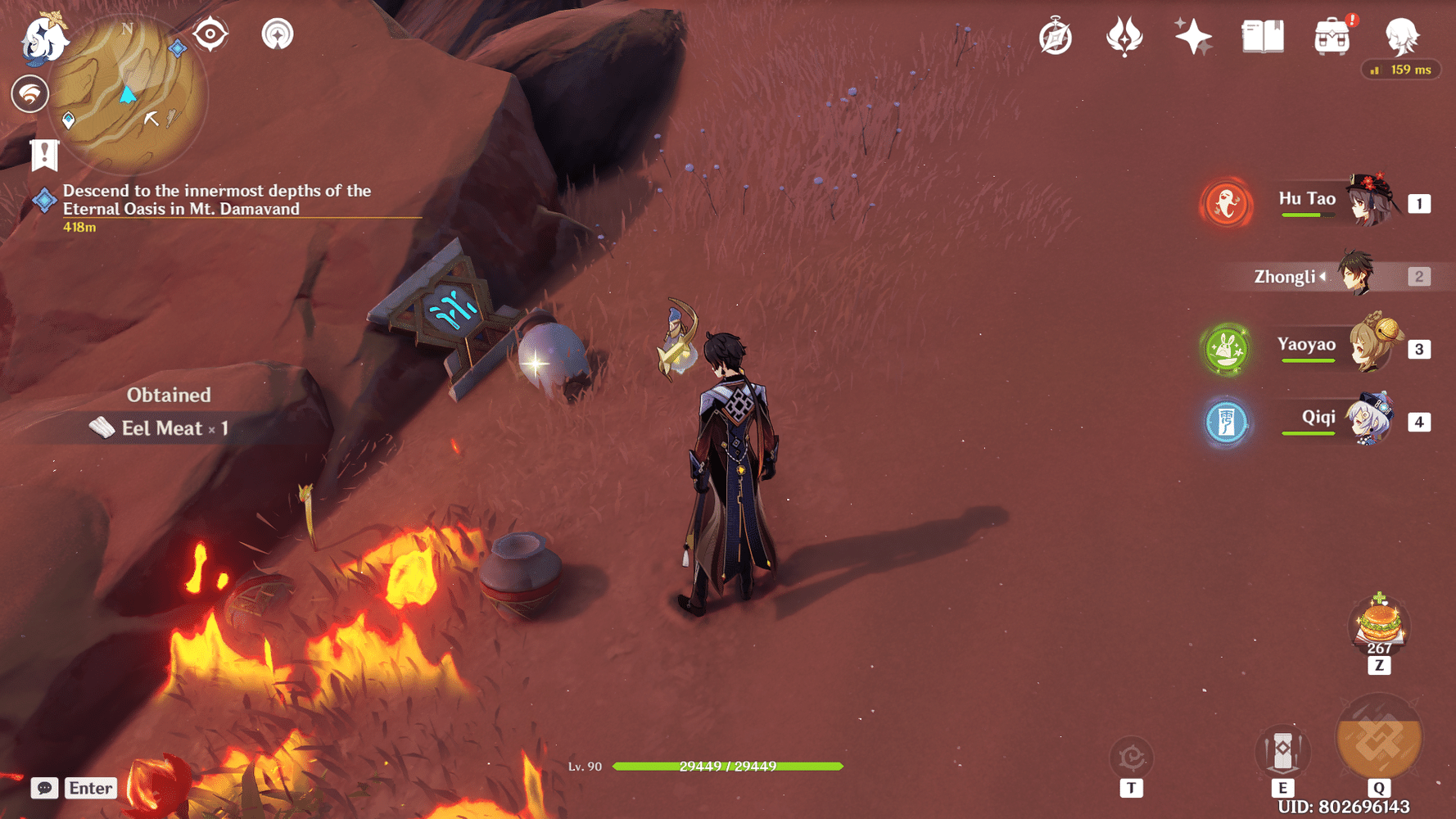
Task: Open the compass events icon
Action: [1056, 38]
